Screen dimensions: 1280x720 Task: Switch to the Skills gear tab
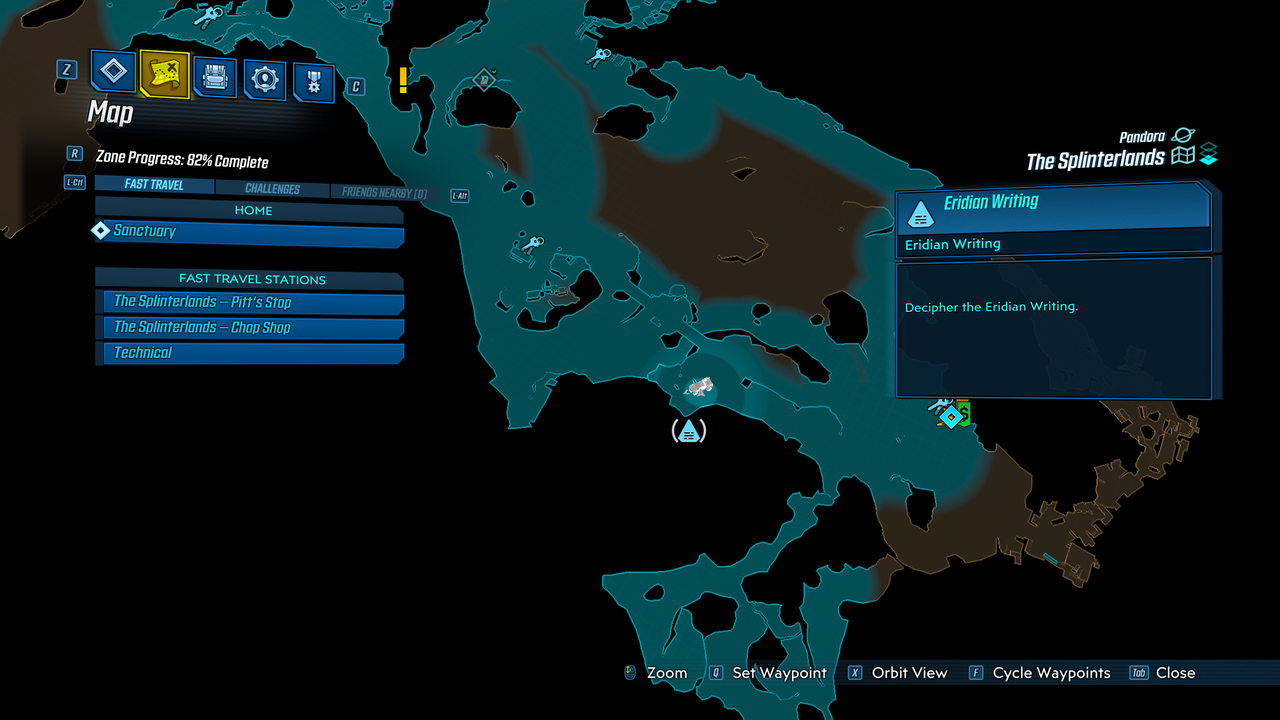pos(265,80)
